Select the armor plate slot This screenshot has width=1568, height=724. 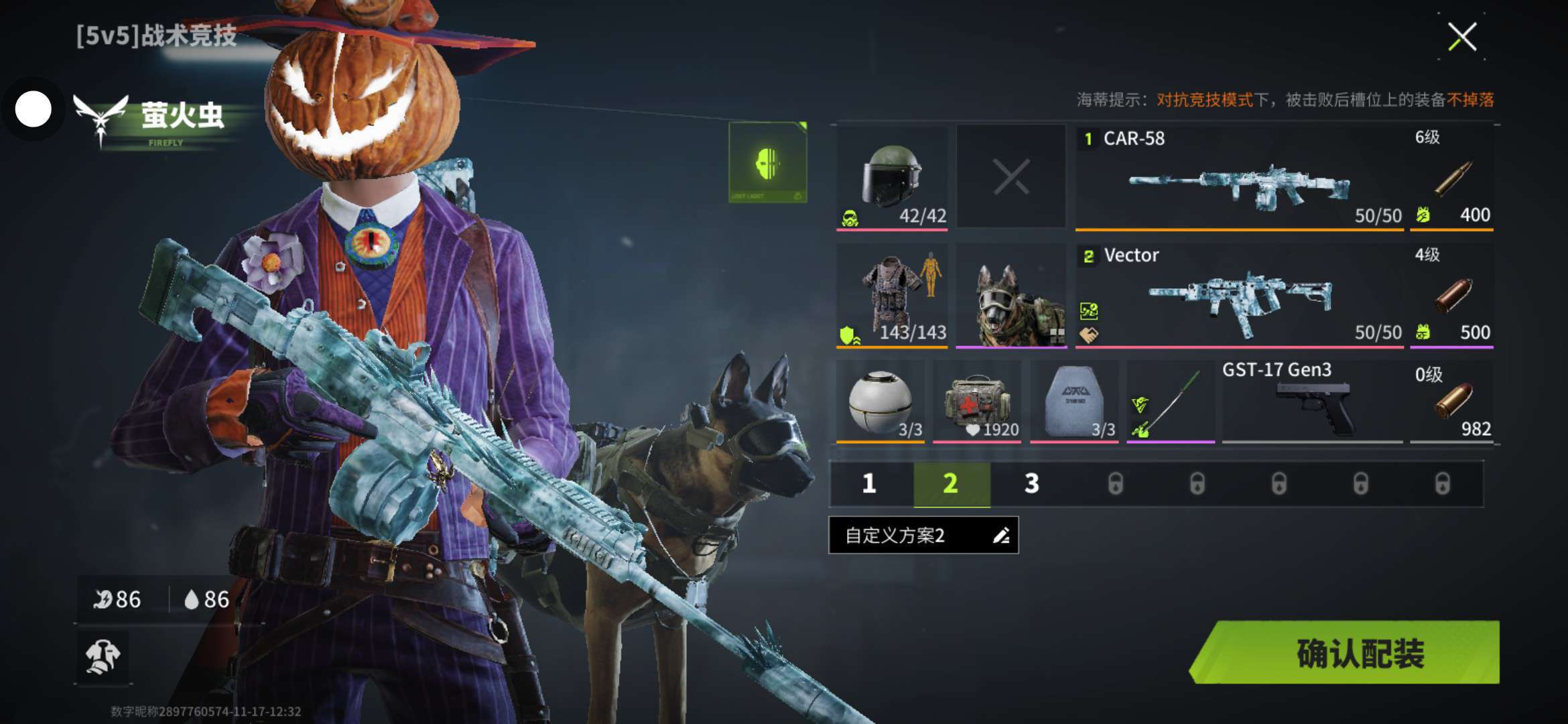click(x=1074, y=402)
